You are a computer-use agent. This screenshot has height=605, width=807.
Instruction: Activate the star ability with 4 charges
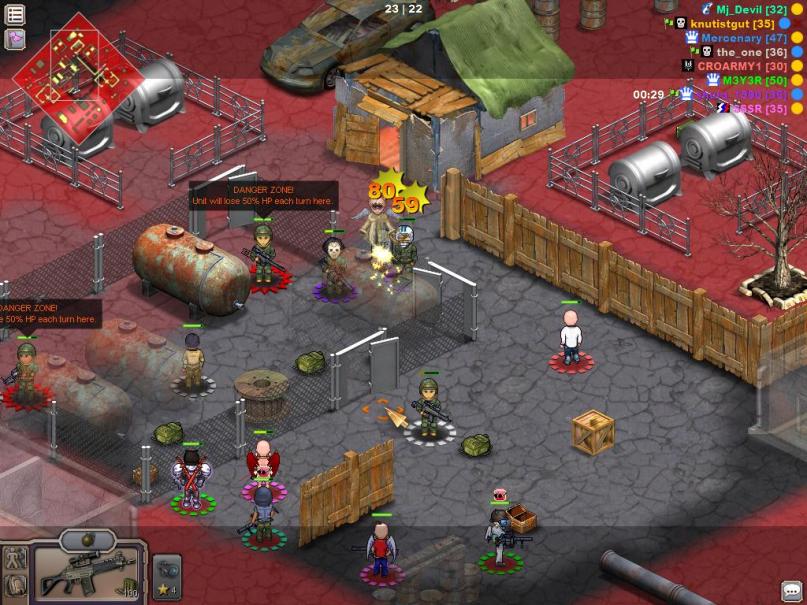click(166, 573)
